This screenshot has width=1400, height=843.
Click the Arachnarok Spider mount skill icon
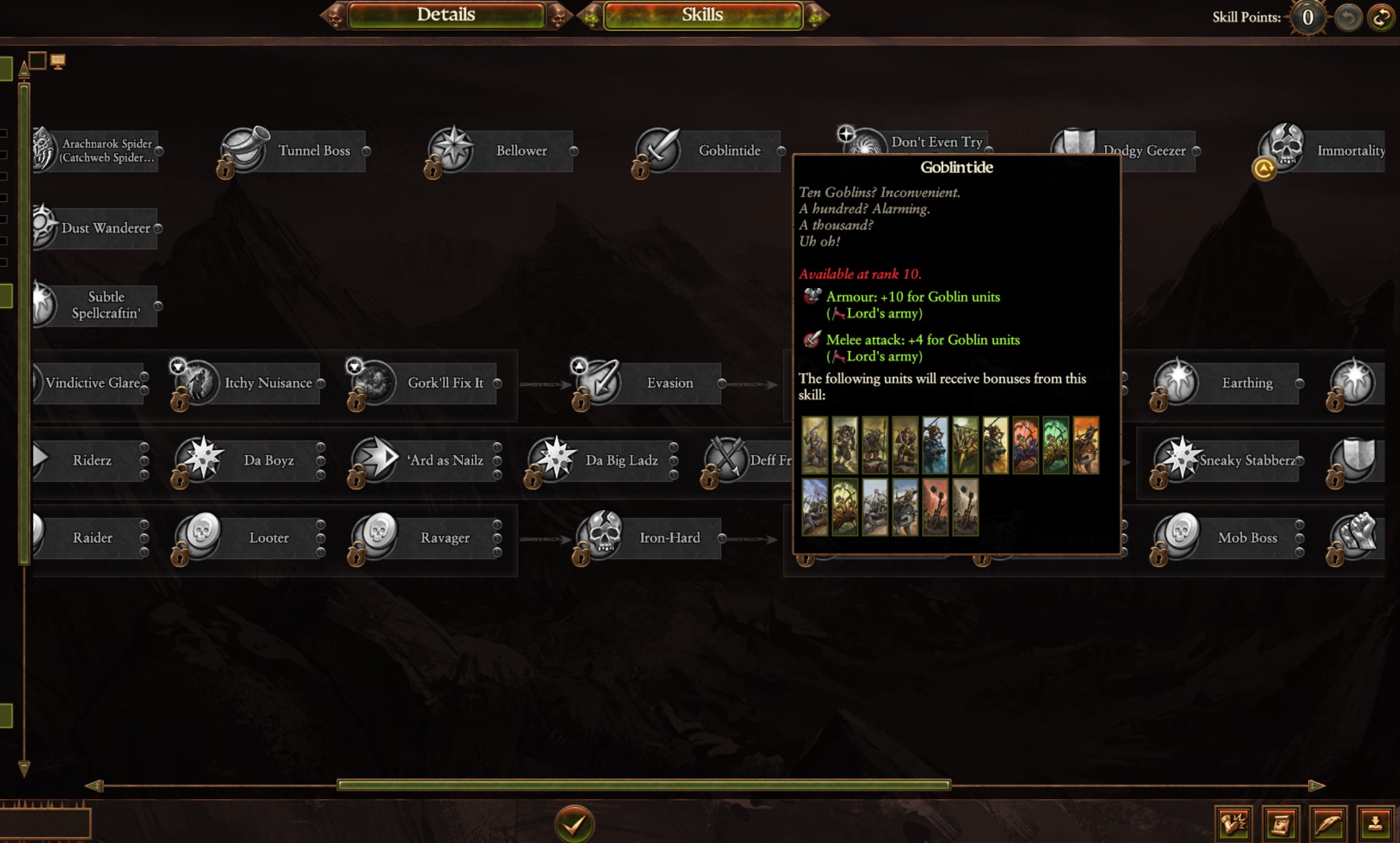coord(44,149)
